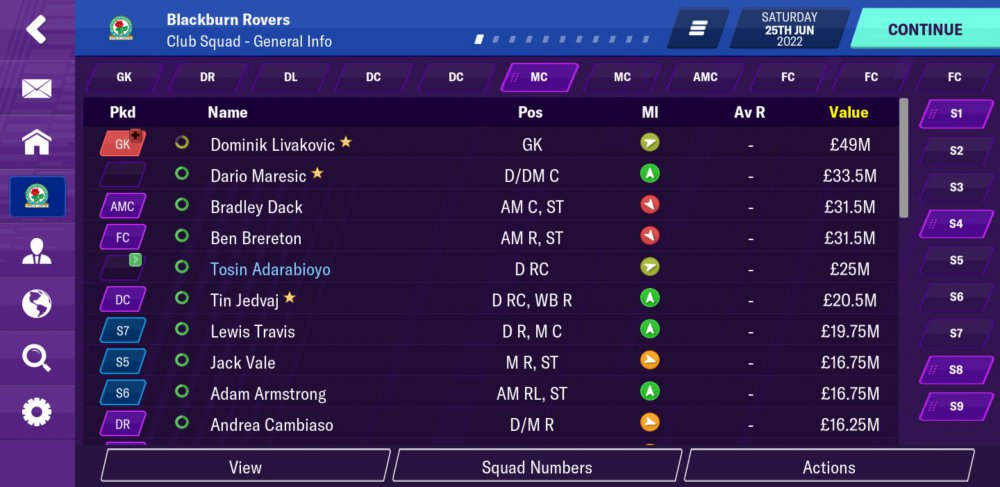
Task: Select substitute slot S1
Action: pos(956,114)
